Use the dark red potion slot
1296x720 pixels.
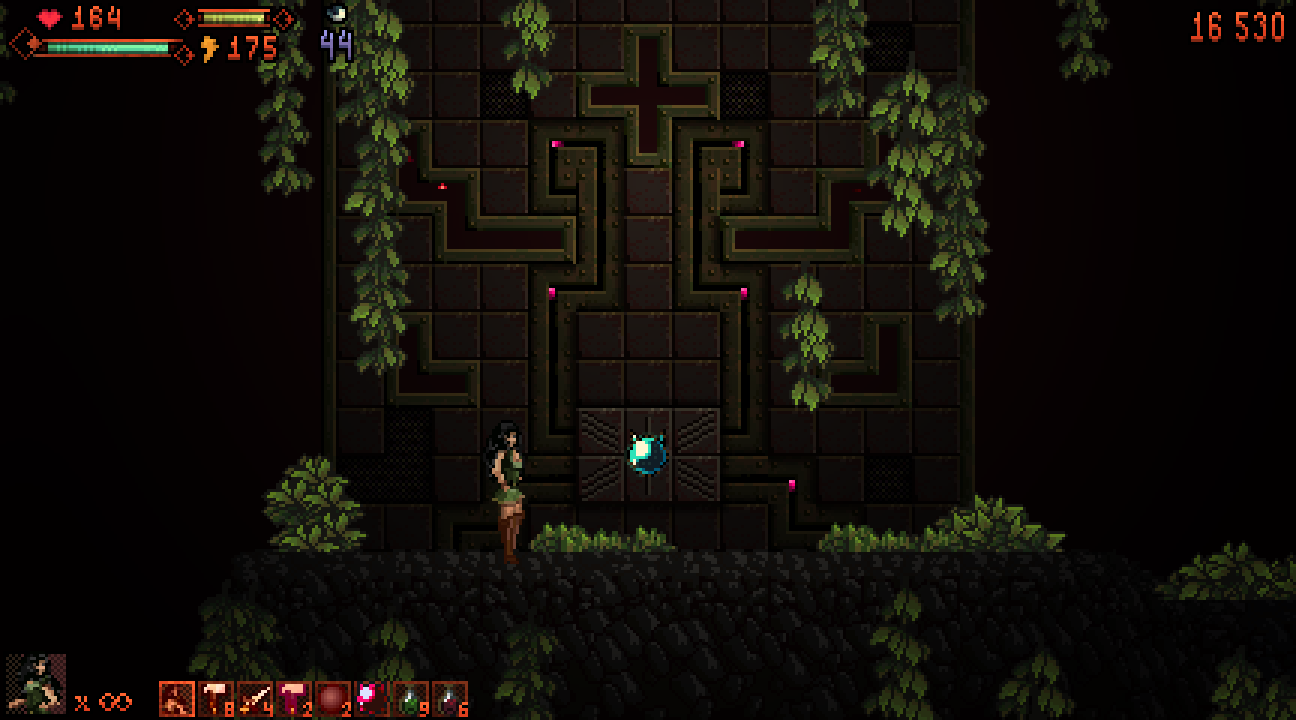point(450,699)
